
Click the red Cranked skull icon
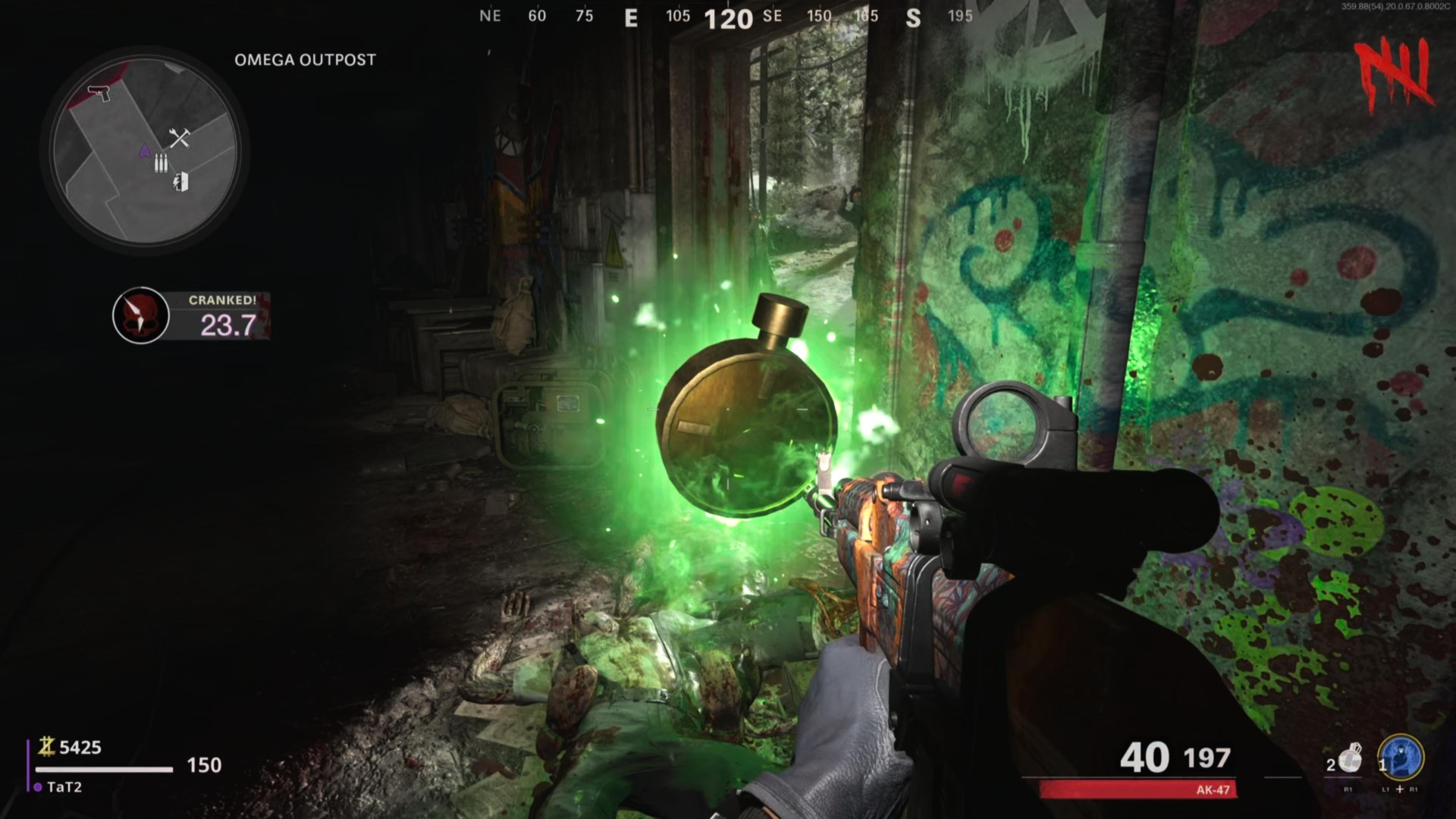[140, 315]
